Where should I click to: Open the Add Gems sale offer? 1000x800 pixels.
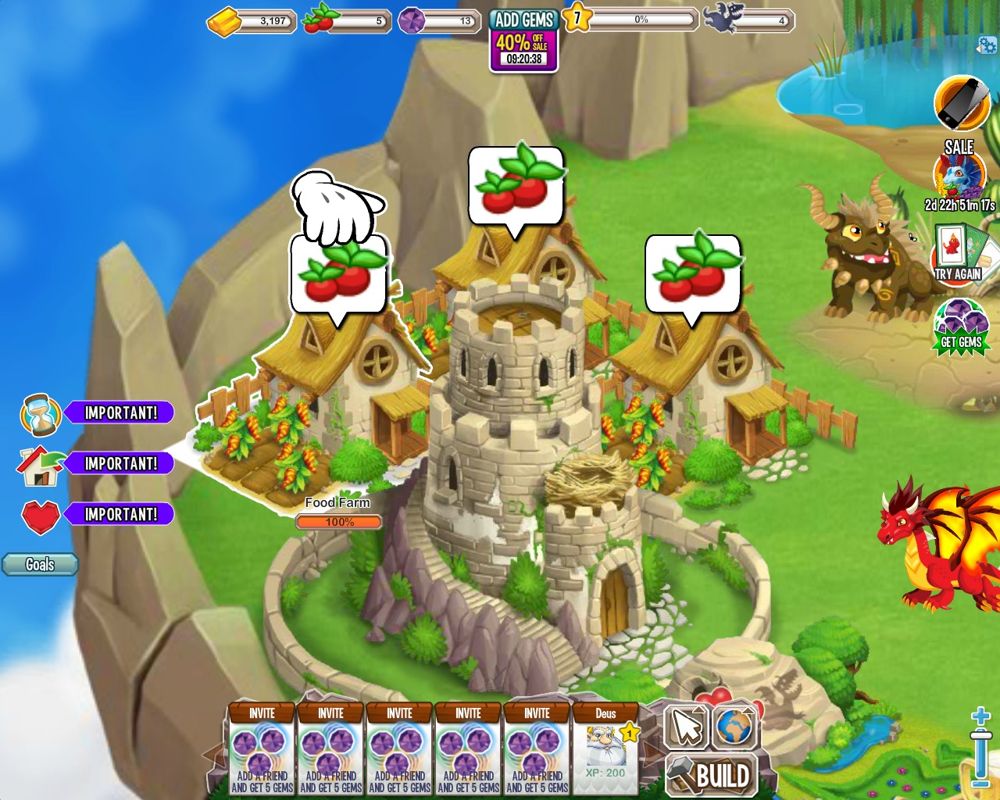524,40
